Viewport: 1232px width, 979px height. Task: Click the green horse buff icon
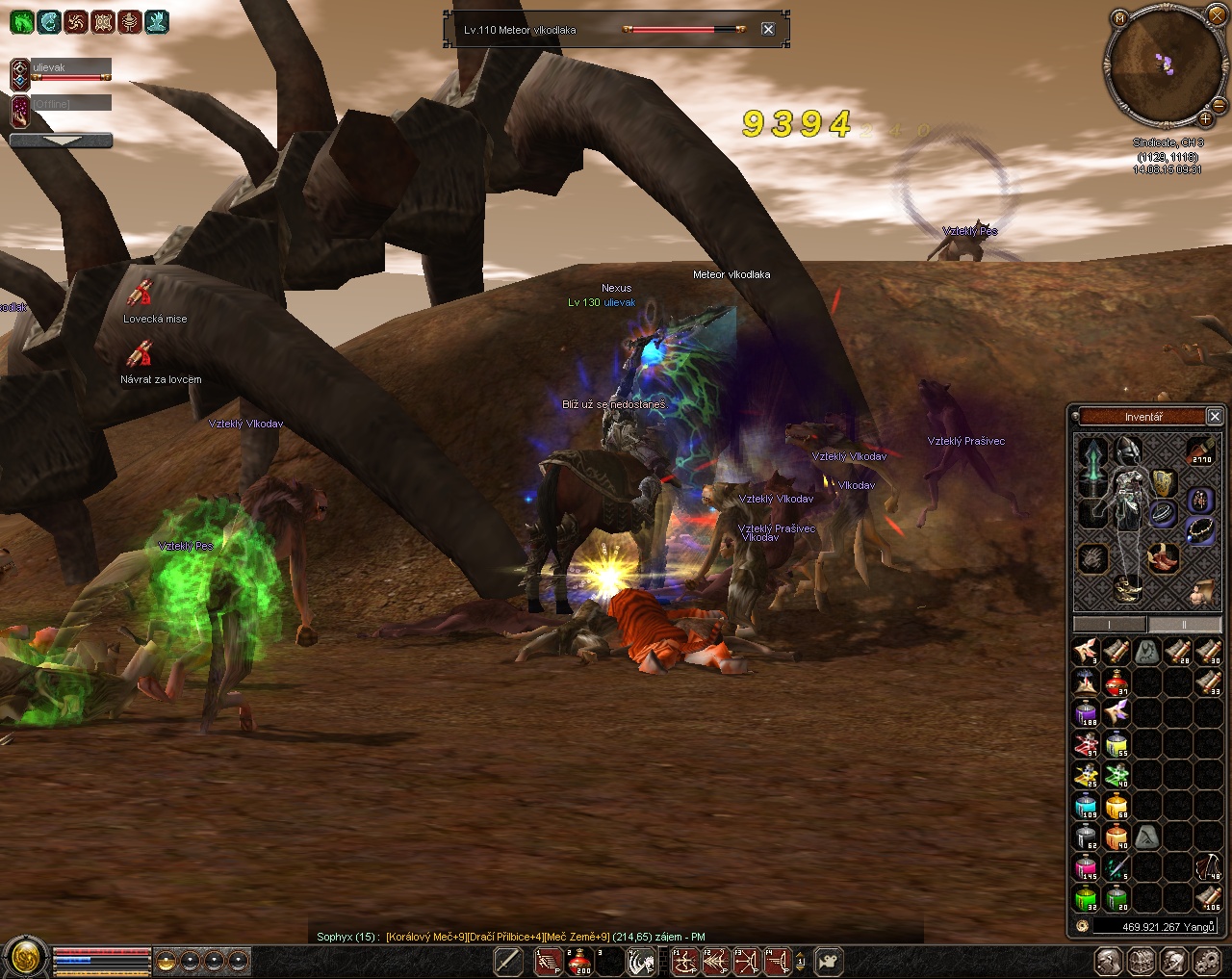click(x=21, y=21)
